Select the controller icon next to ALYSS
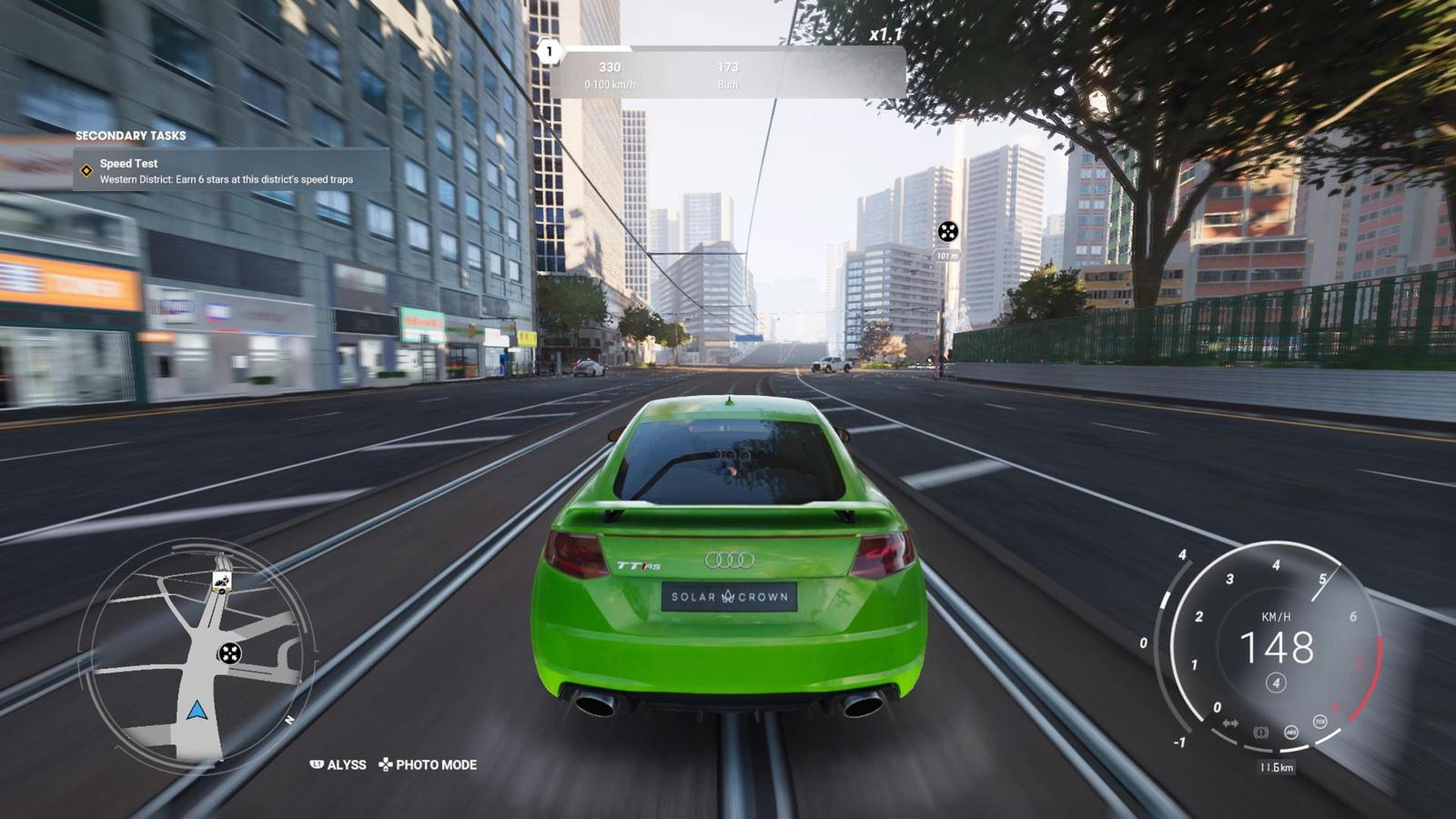Viewport: 1456px width, 819px height. tap(318, 764)
